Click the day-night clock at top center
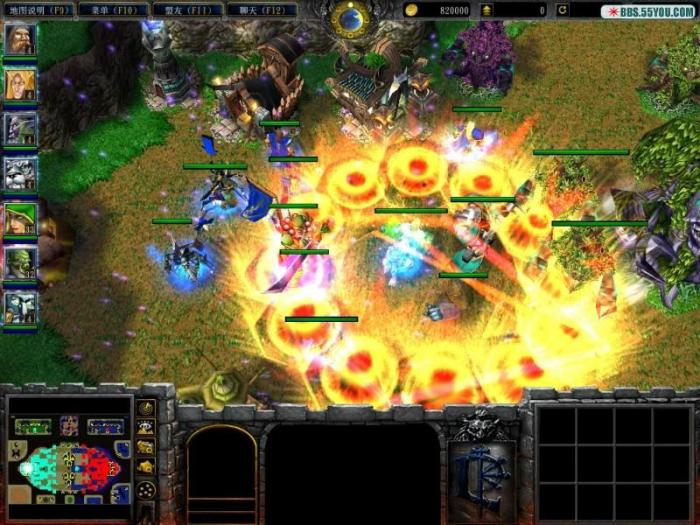The width and height of the screenshot is (700, 525). (x=350, y=16)
